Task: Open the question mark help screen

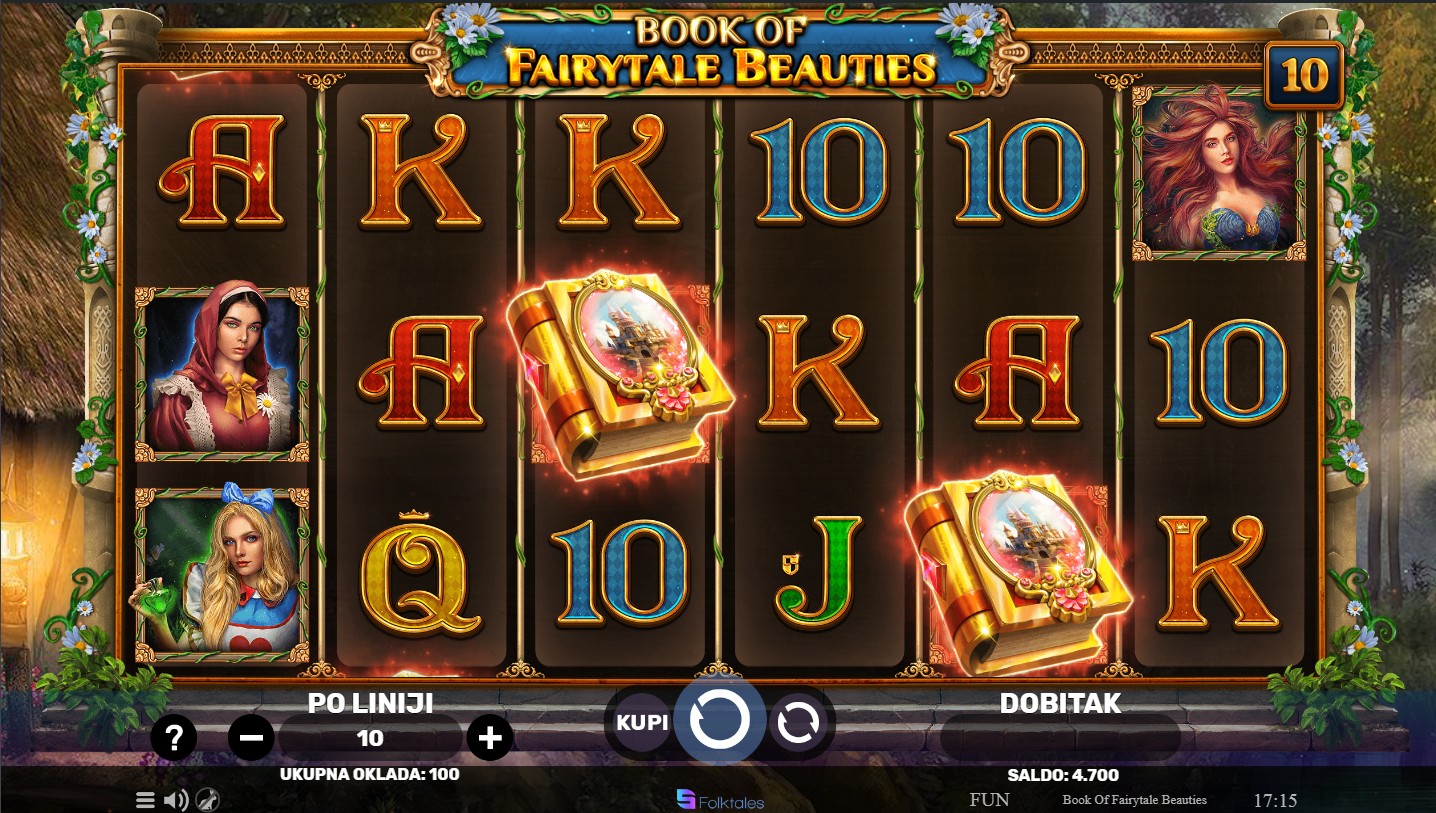Action: 174,738
